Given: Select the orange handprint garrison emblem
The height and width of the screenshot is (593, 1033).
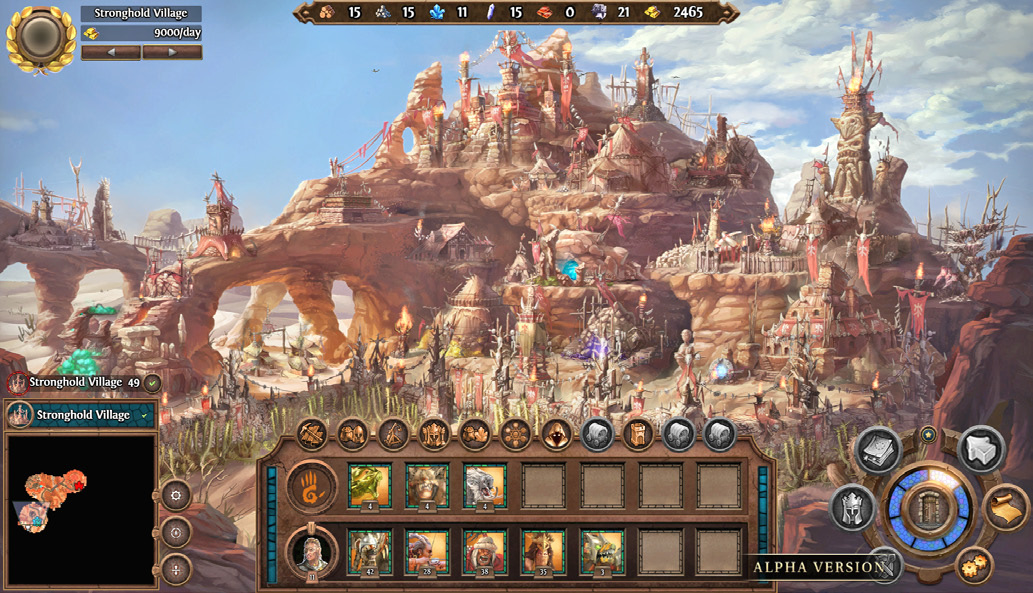Looking at the screenshot, I should point(311,486).
